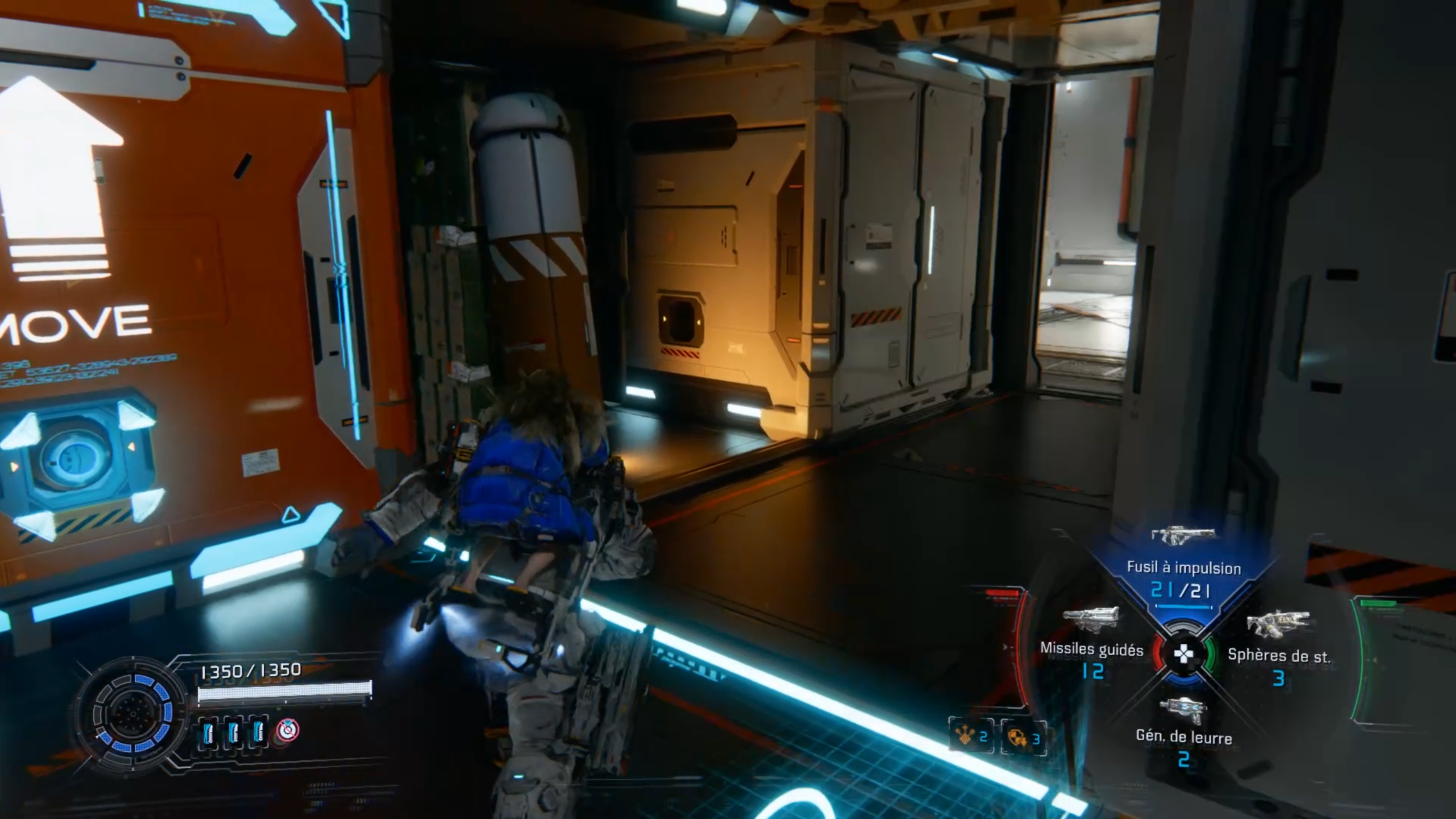Click the orange drone consumable slot
Screen dimensions: 1456x819
[971, 738]
